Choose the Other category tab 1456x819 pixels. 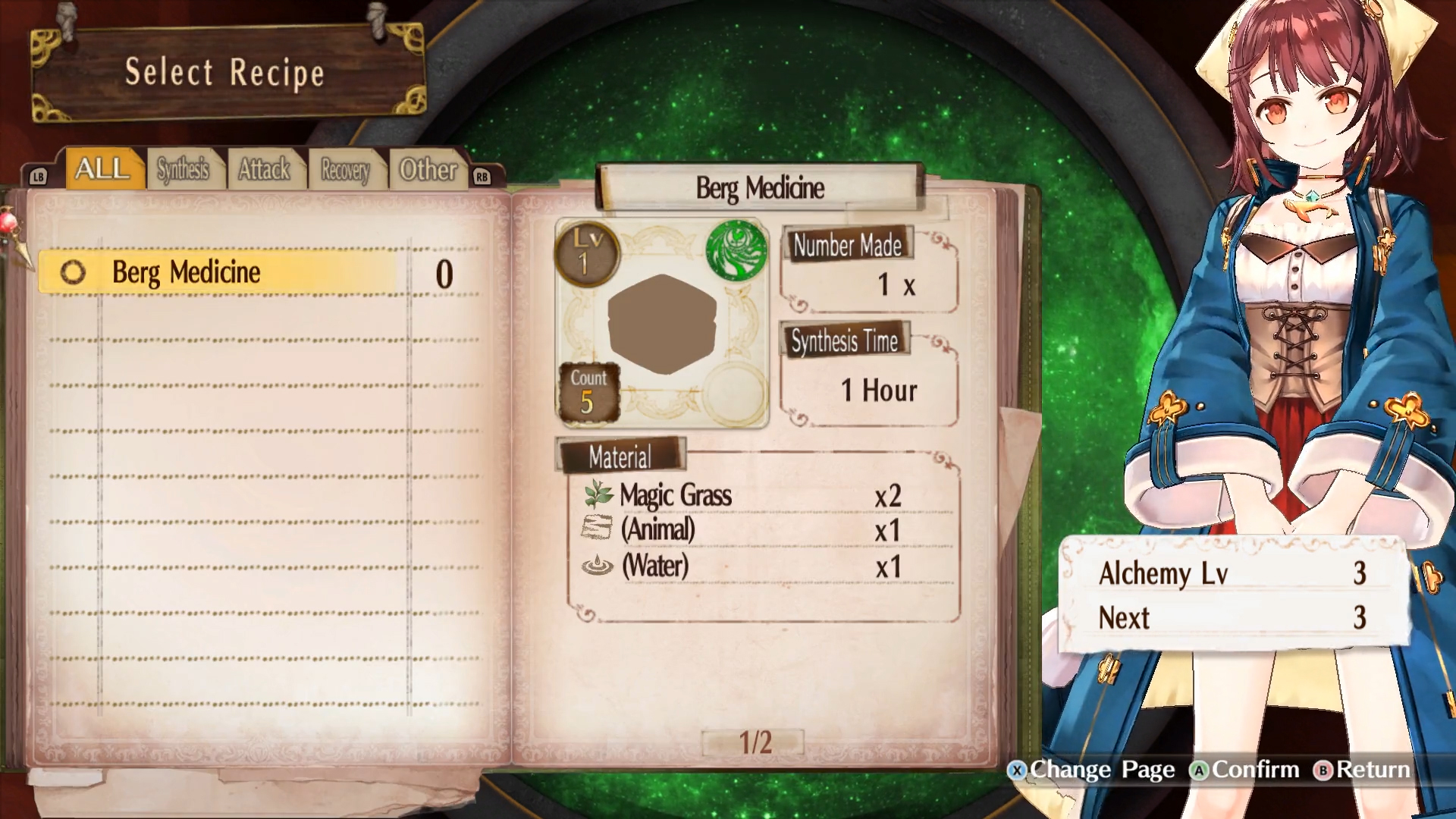pos(428,170)
